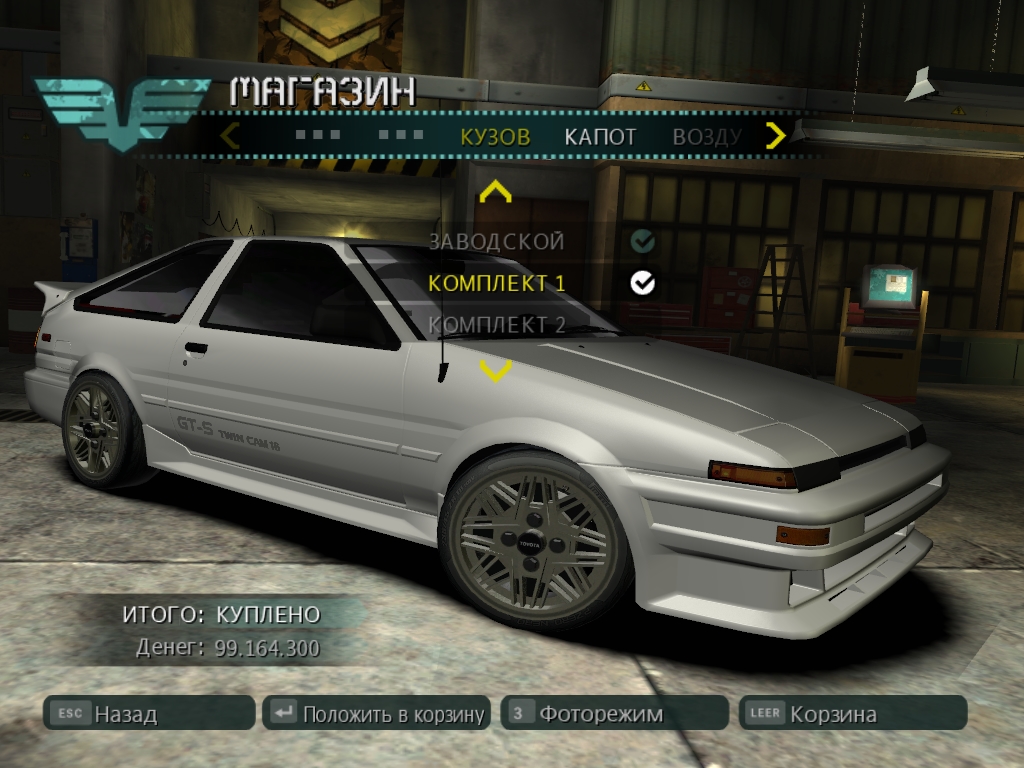Viewport: 1024px width, 768px height.
Task: Switch to the КУЗОВ category tab
Action: point(495,137)
